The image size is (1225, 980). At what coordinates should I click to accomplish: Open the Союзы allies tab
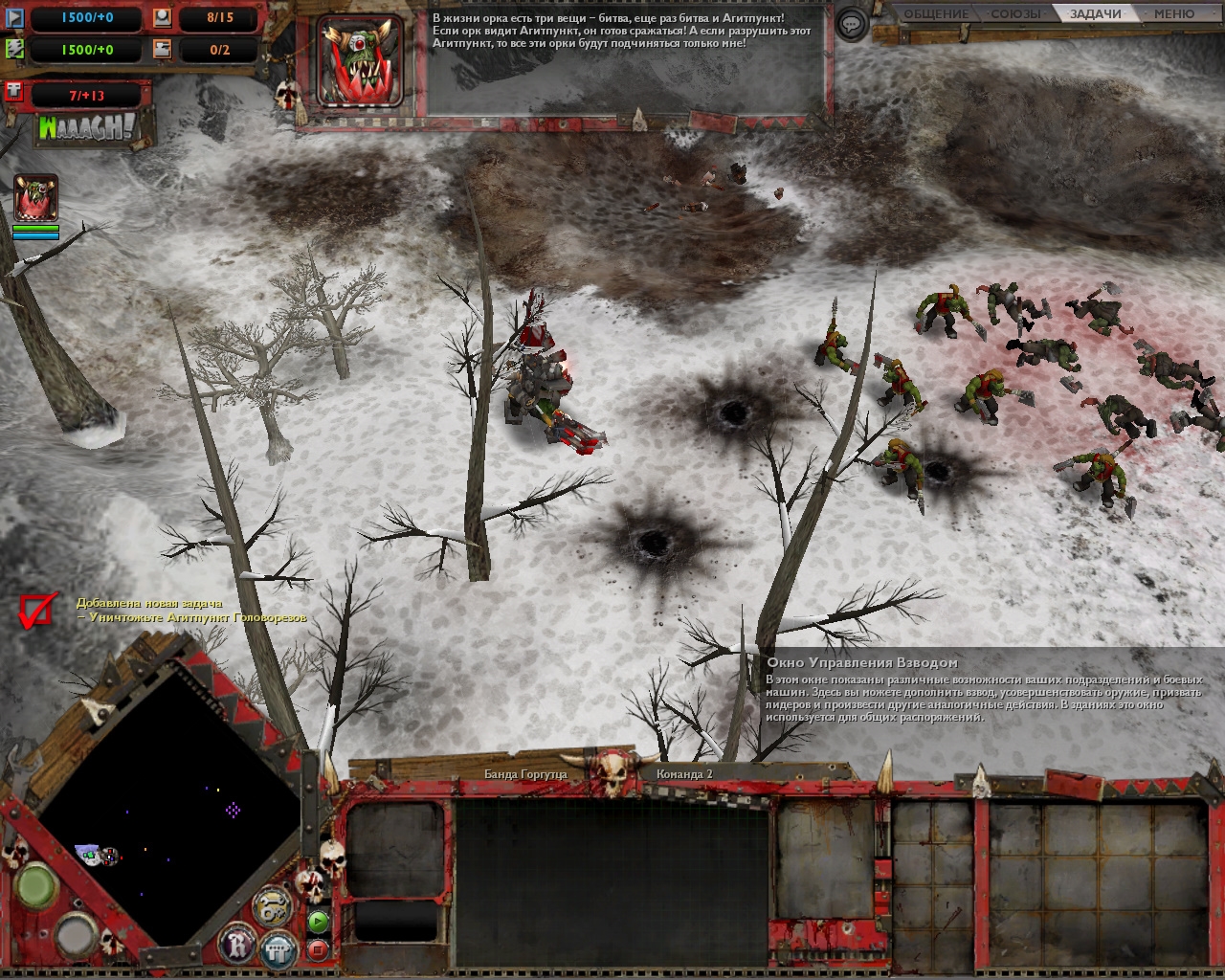click(1015, 13)
